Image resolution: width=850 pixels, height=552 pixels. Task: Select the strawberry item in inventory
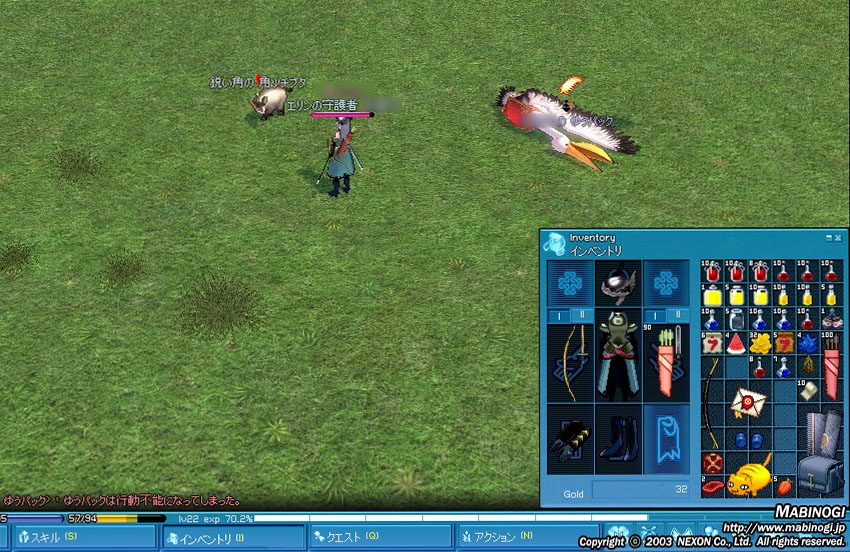(x=785, y=486)
